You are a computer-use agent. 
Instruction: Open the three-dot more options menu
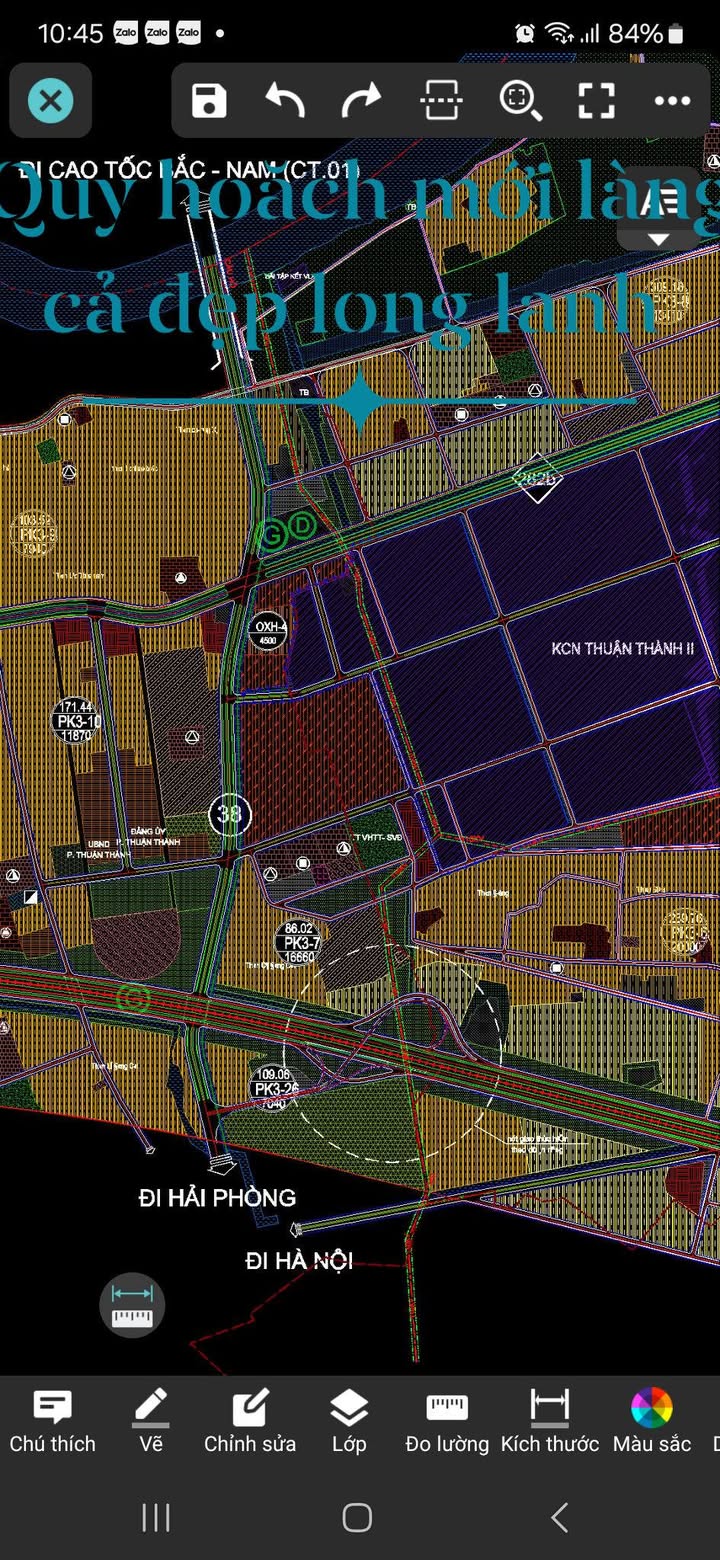click(x=672, y=101)
